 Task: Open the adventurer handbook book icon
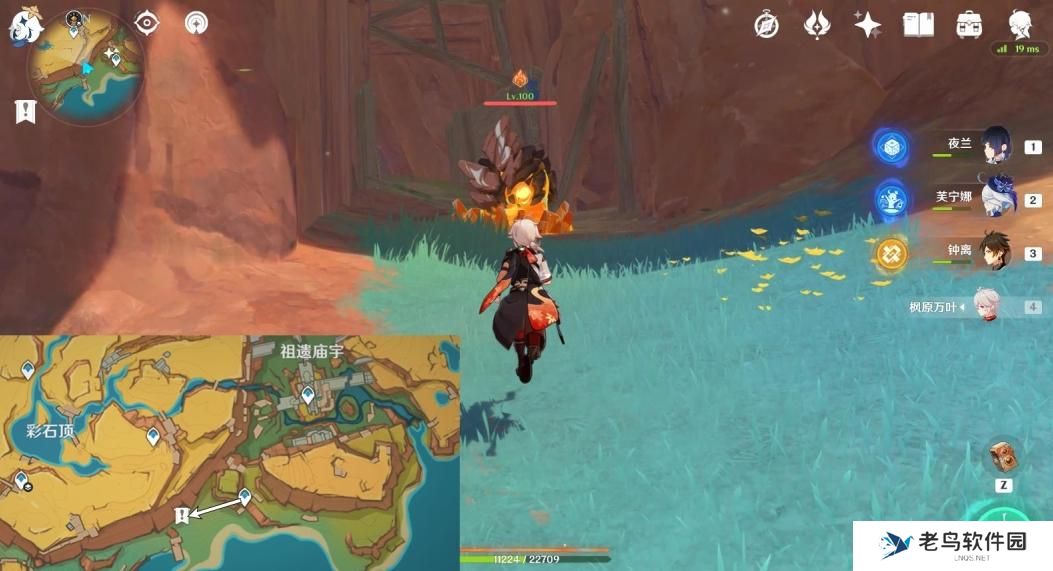[x=918, y=25]
